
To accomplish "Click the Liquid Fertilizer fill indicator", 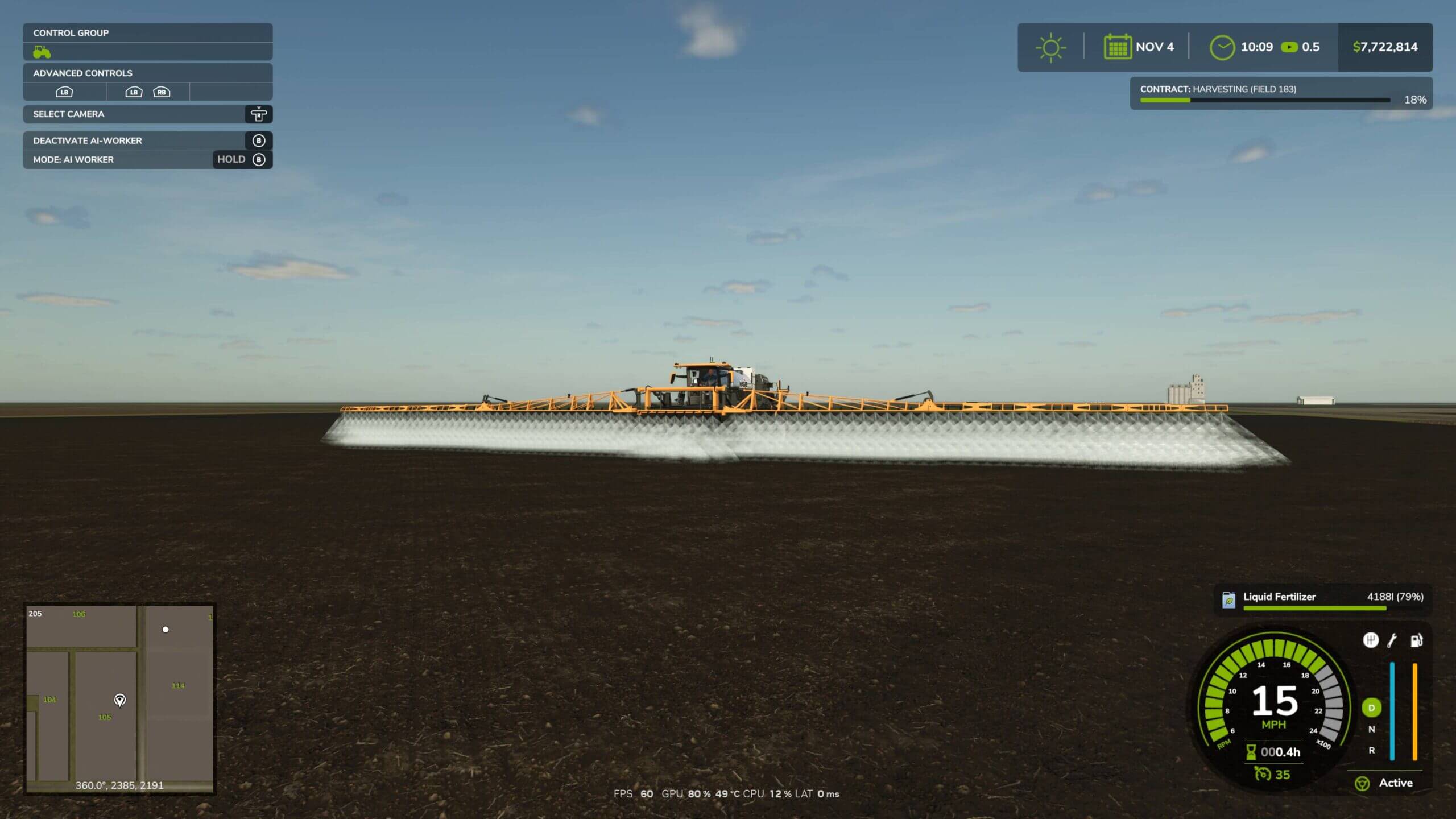I will click(1322, 599).
